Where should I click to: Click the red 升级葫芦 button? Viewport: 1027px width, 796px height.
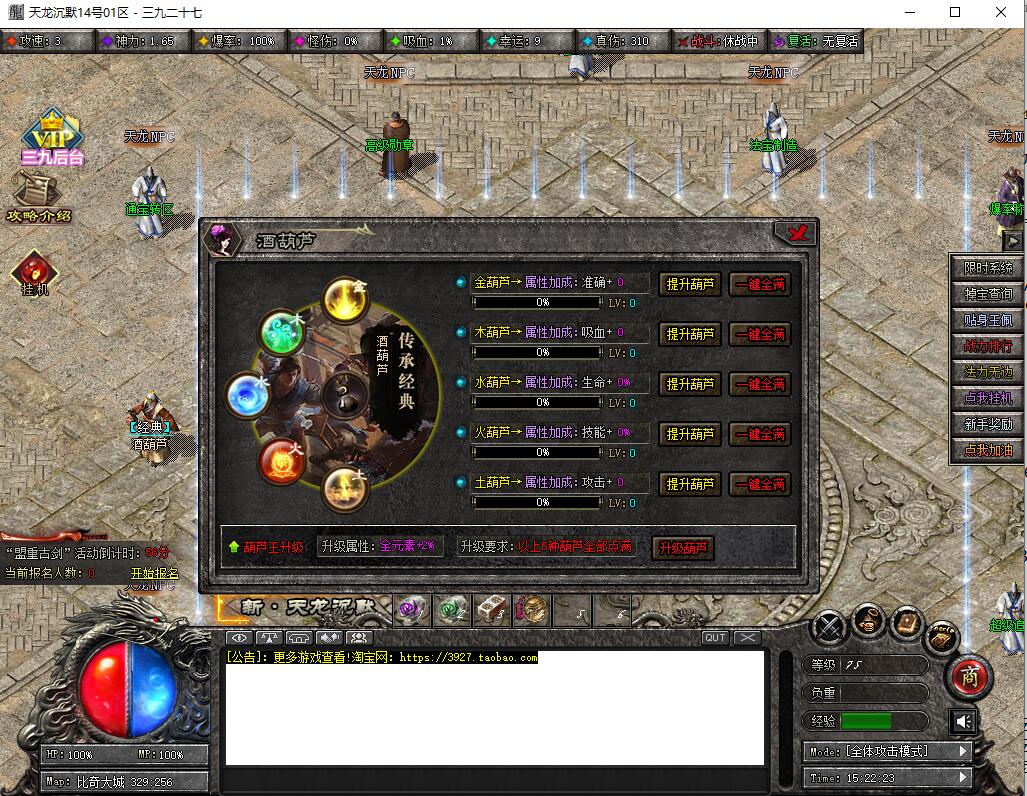(683, 548)
